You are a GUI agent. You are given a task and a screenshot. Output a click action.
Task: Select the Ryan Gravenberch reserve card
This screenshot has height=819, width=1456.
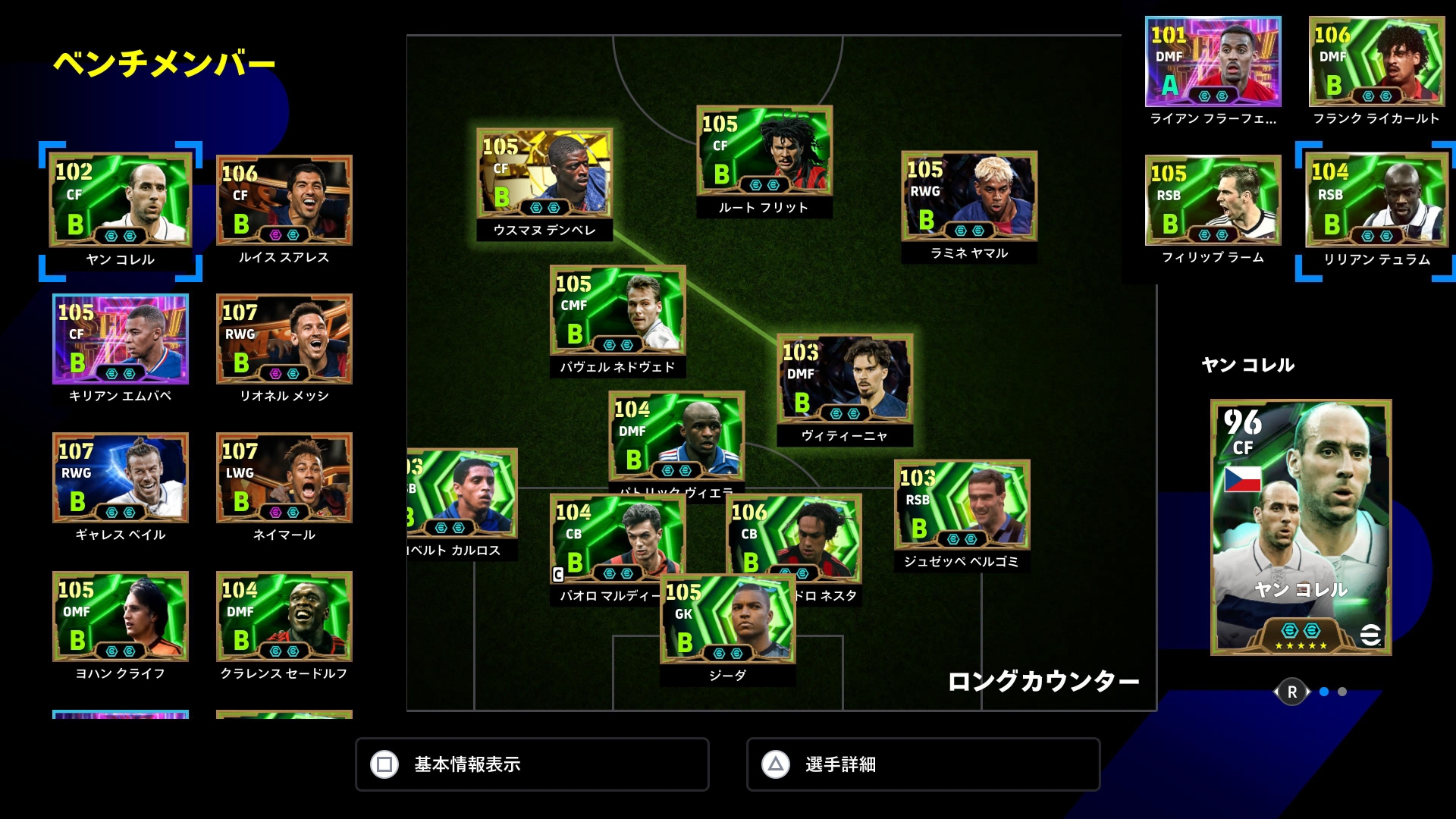(x=1213, y=62)
